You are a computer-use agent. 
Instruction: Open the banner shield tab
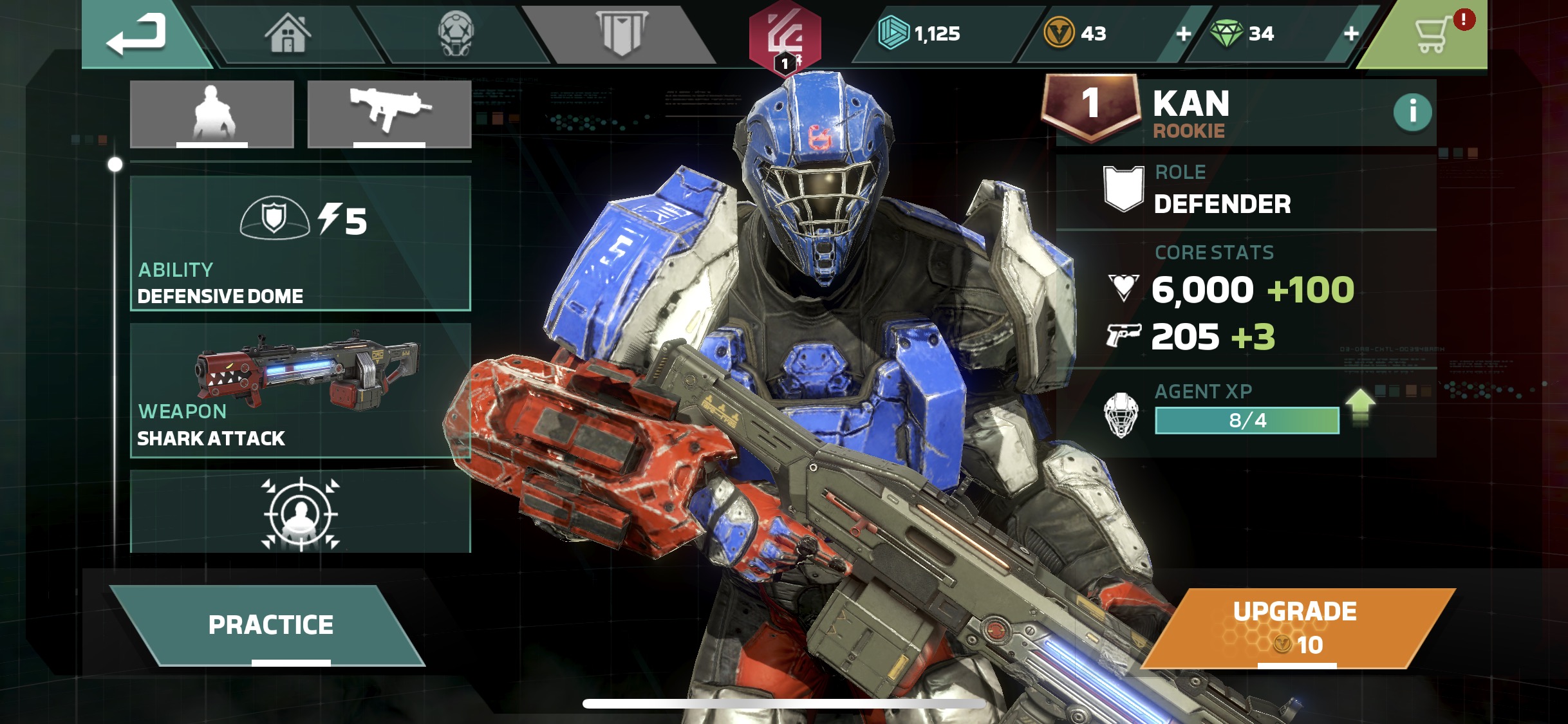(x=621, y=33)
